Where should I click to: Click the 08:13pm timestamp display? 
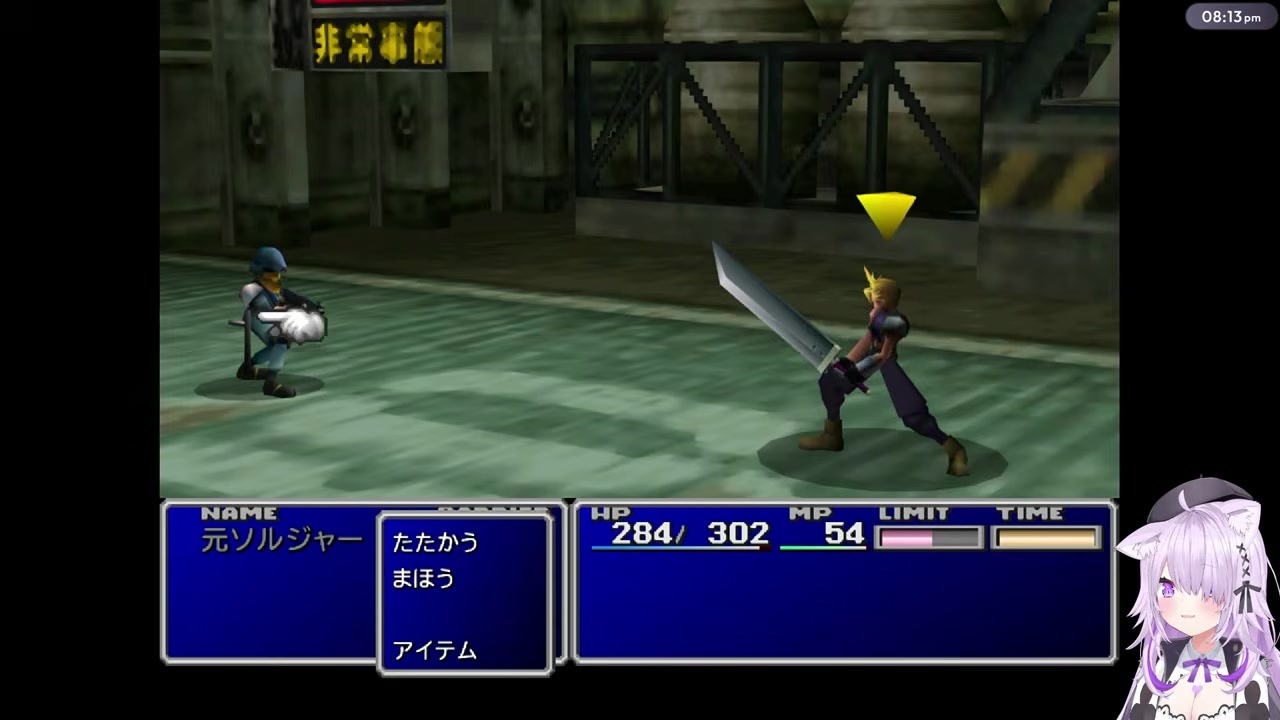(1230, 16)
